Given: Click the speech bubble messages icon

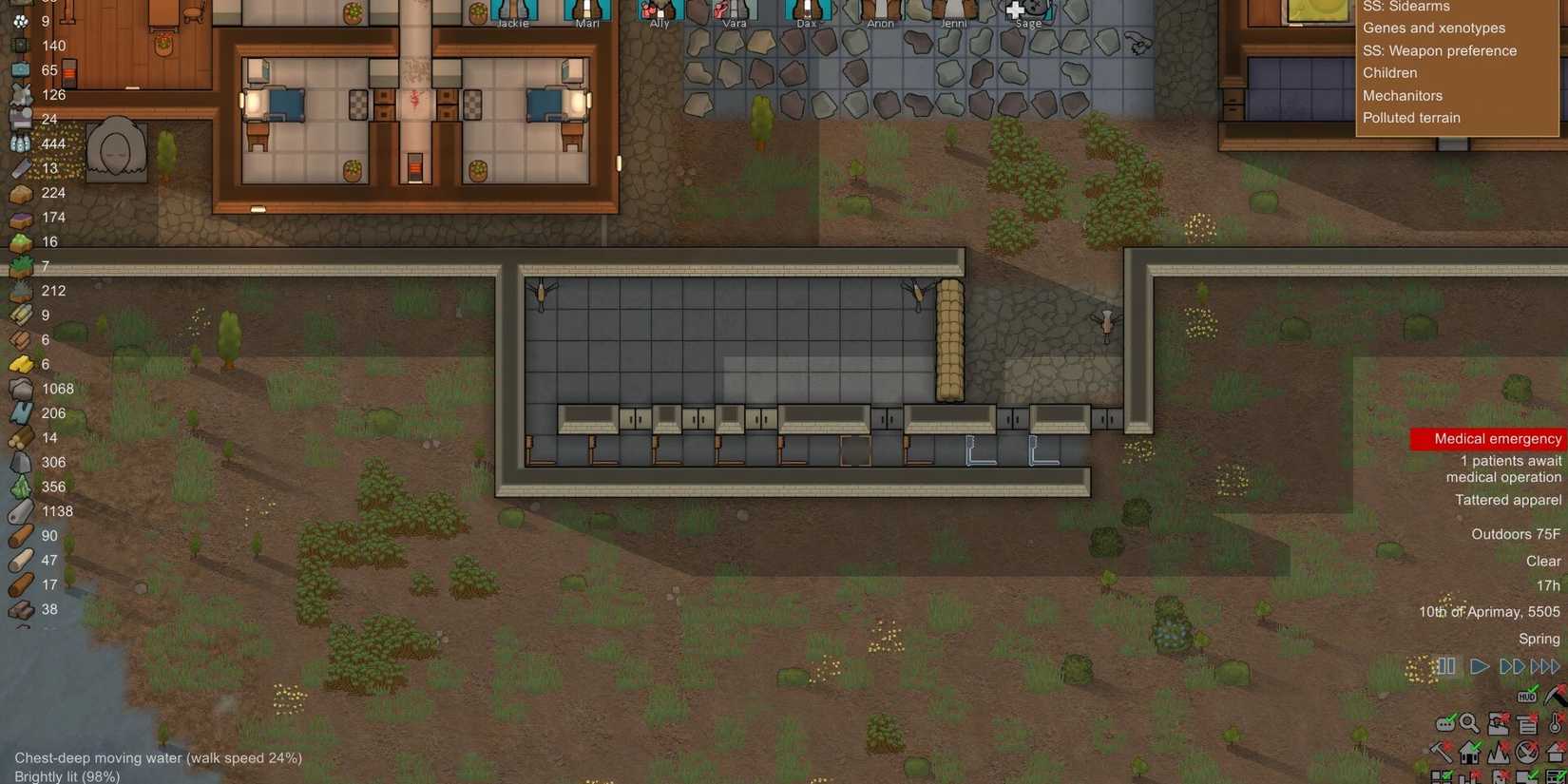Looking at the screenshot, I should [x=1446, y=722].
